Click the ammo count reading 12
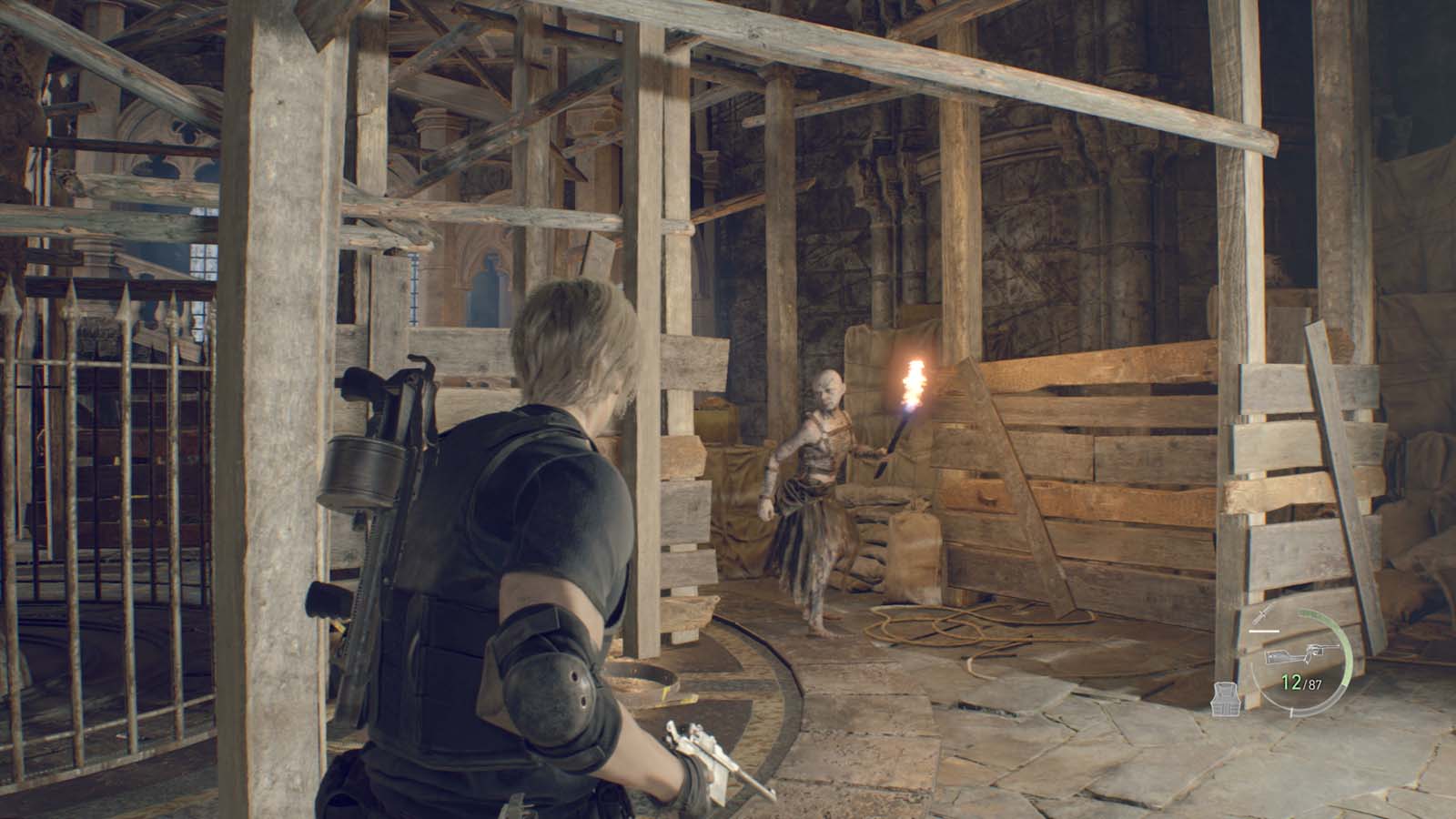The height and width of the screenshot is (819, 1456). click(x=1290, y=681)
